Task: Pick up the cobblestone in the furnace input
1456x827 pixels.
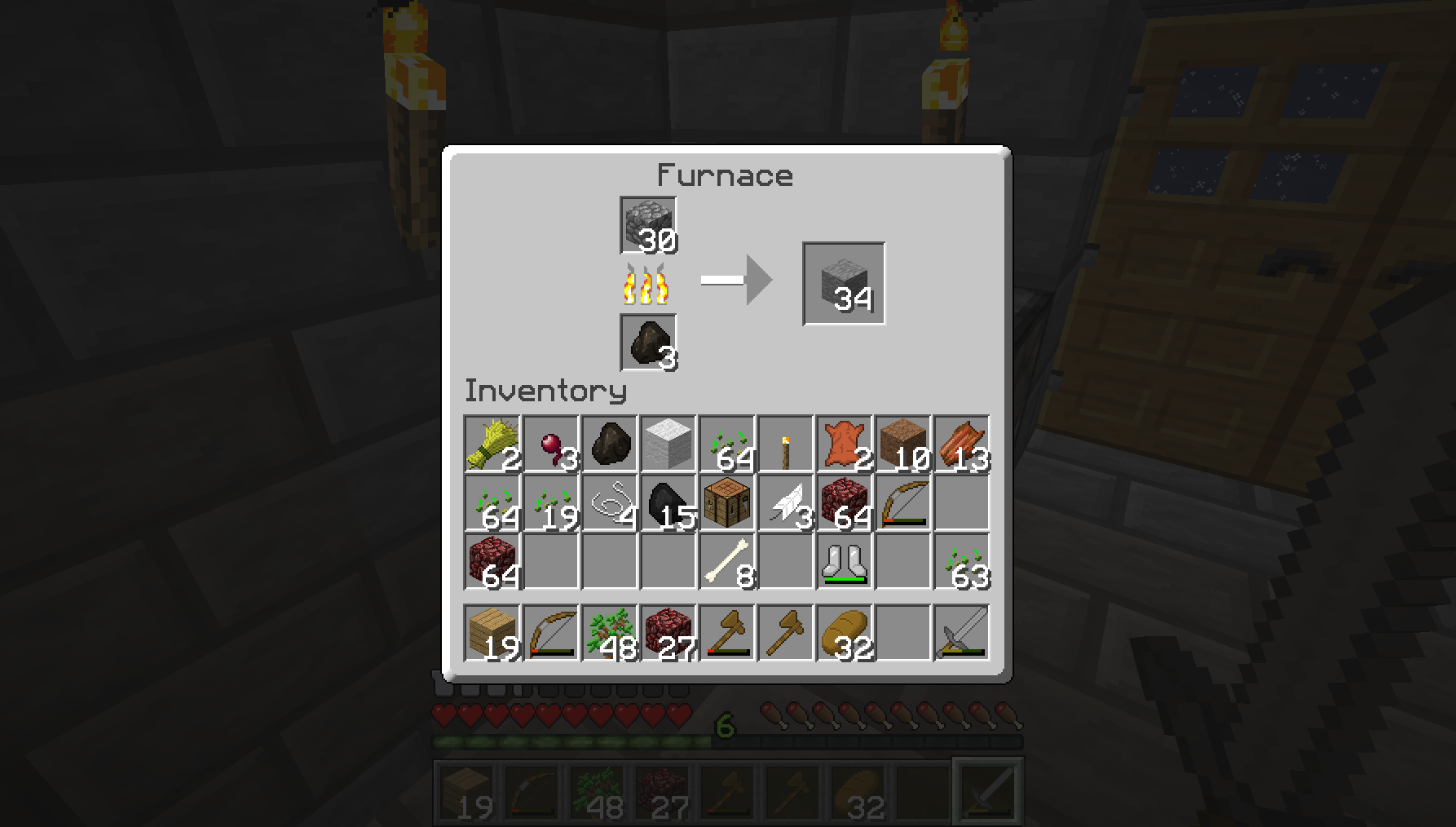Action: coord(648,225)
